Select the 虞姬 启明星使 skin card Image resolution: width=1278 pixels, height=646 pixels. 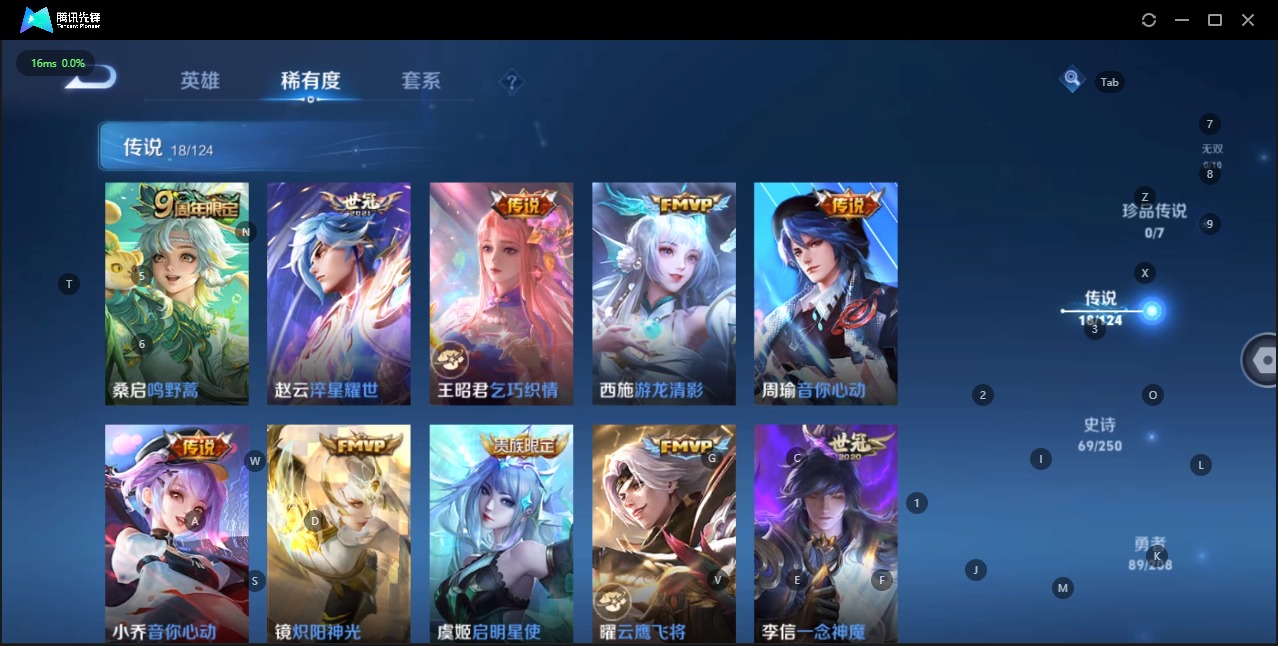(501, 533)
